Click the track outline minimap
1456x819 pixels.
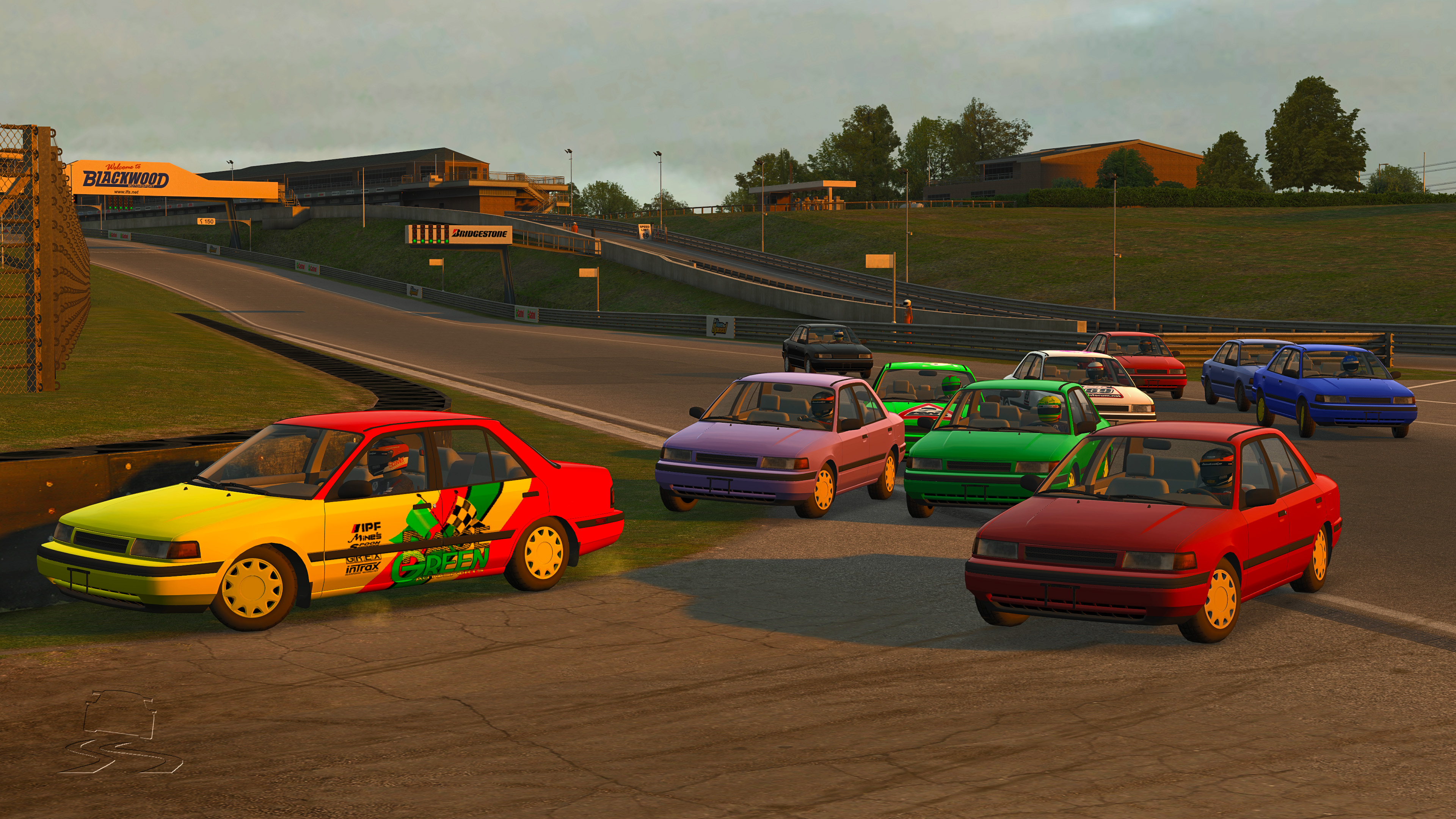pyautogui.click(x=120, y=731)
